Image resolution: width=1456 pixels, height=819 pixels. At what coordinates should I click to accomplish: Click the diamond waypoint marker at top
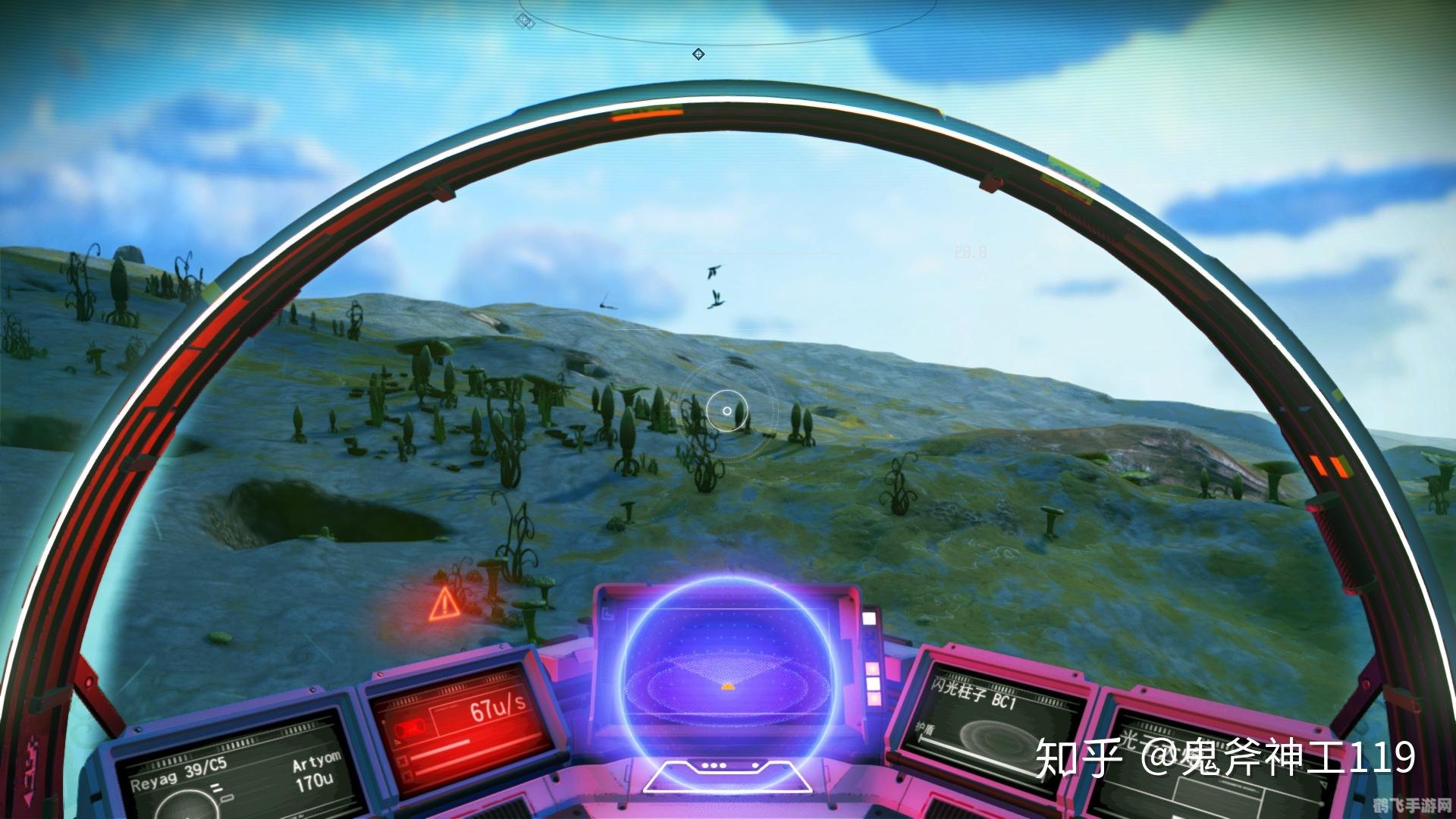698,53
